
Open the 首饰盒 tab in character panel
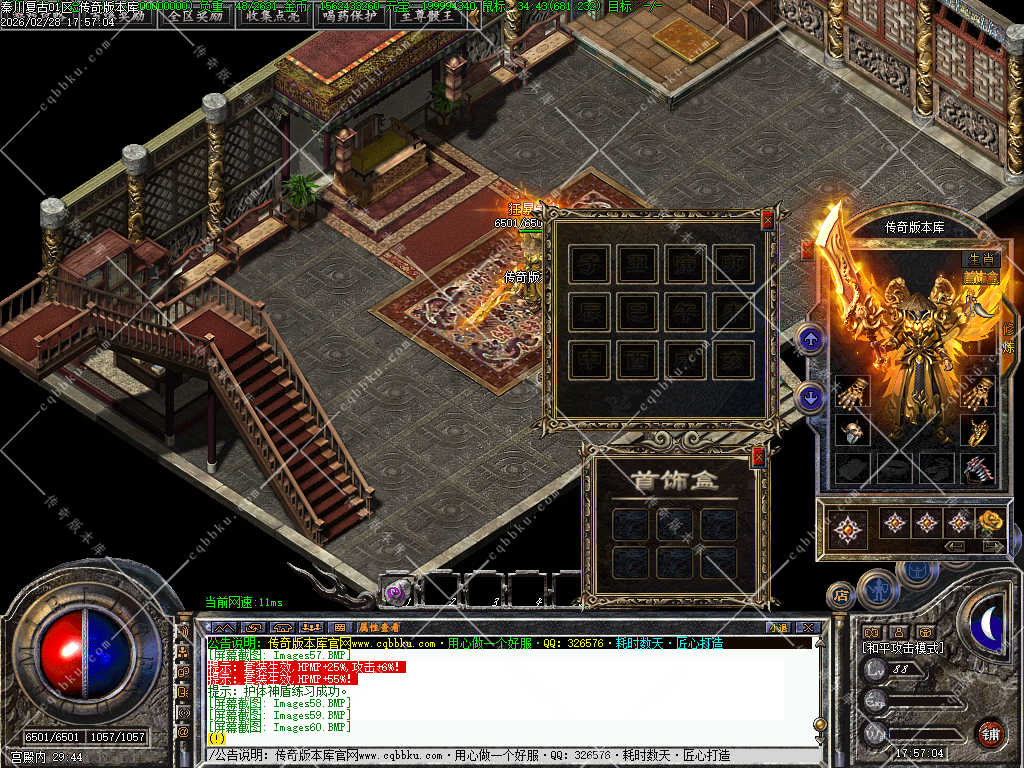tap(979, 277)
